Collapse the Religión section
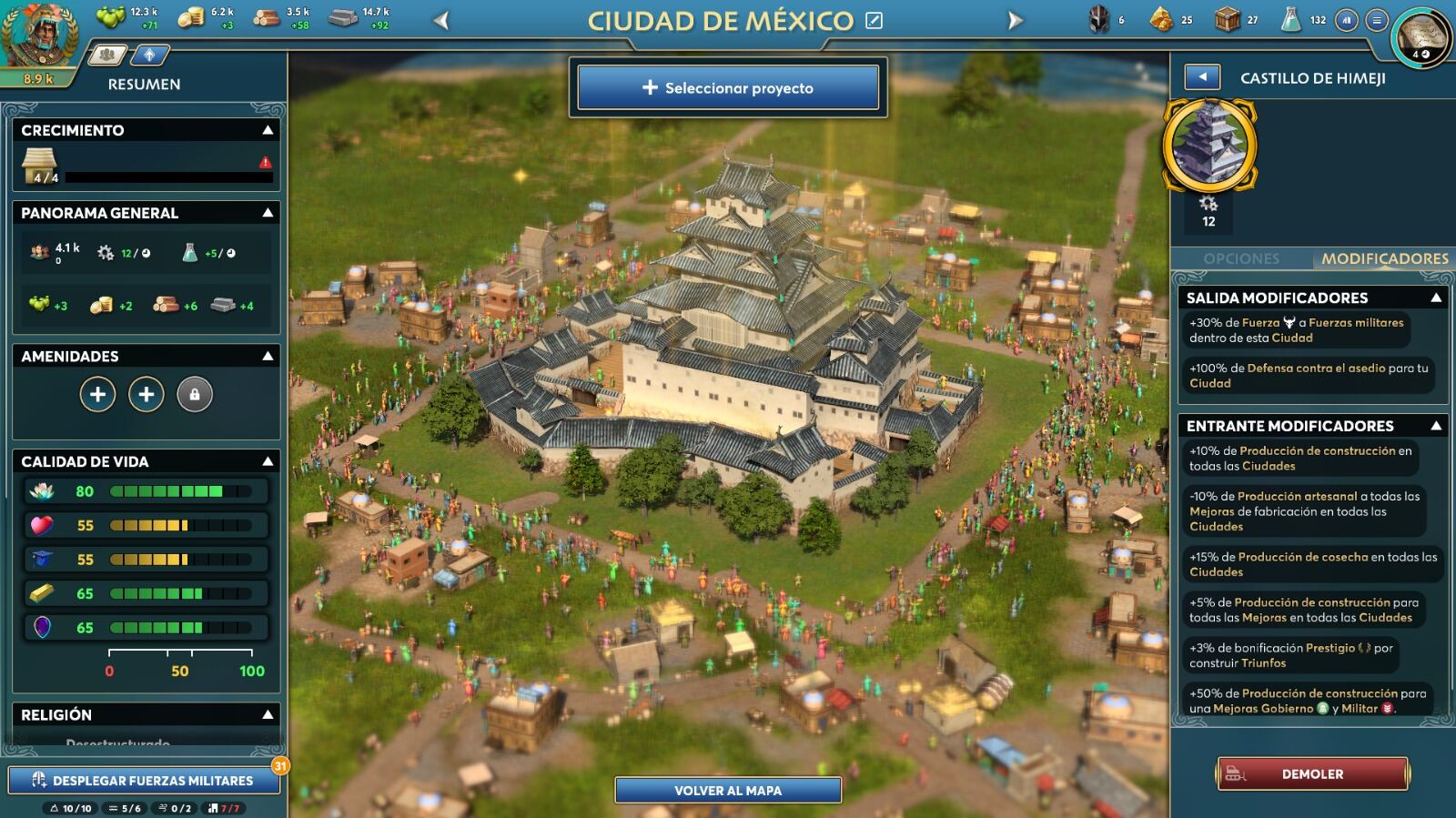The width and height of the screenshot is (1456, 818). click(x=268, y=714)
